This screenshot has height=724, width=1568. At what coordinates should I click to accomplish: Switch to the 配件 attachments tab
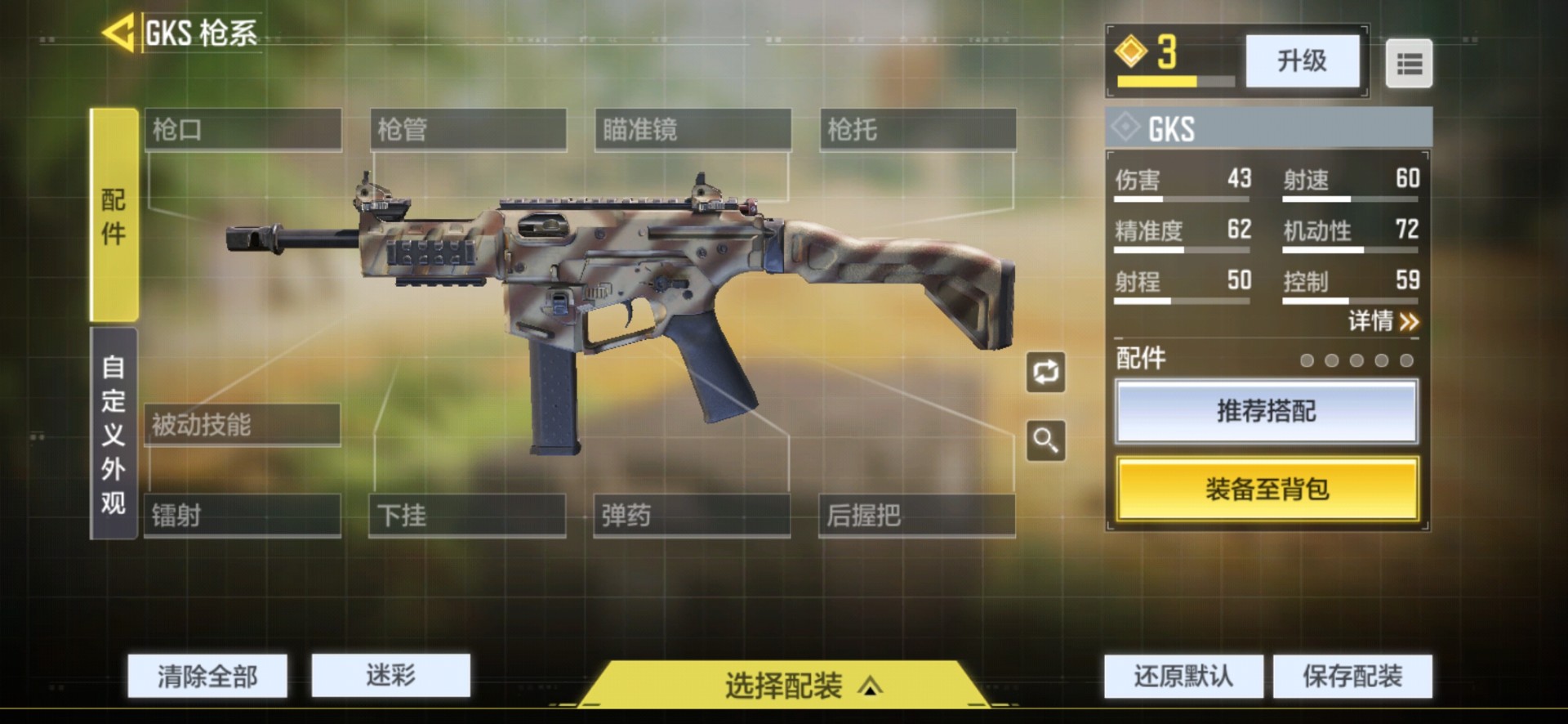click(114, 216)
